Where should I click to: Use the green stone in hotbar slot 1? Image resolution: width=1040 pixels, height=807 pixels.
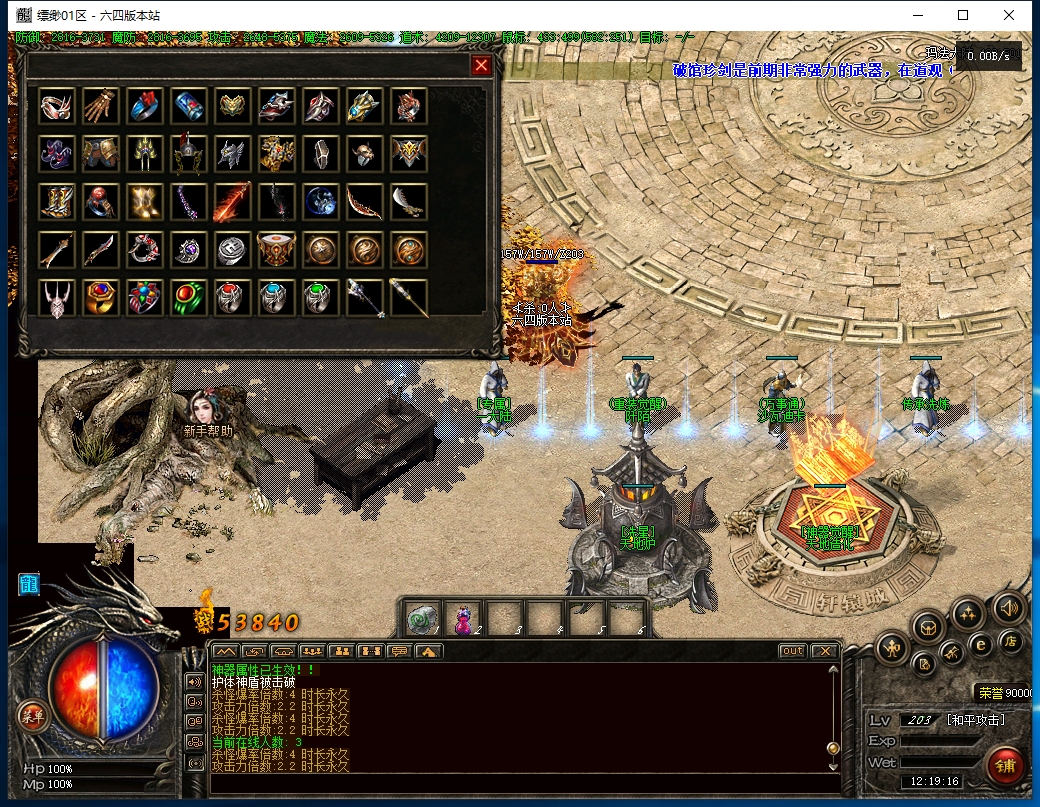[x=422, y=622]
